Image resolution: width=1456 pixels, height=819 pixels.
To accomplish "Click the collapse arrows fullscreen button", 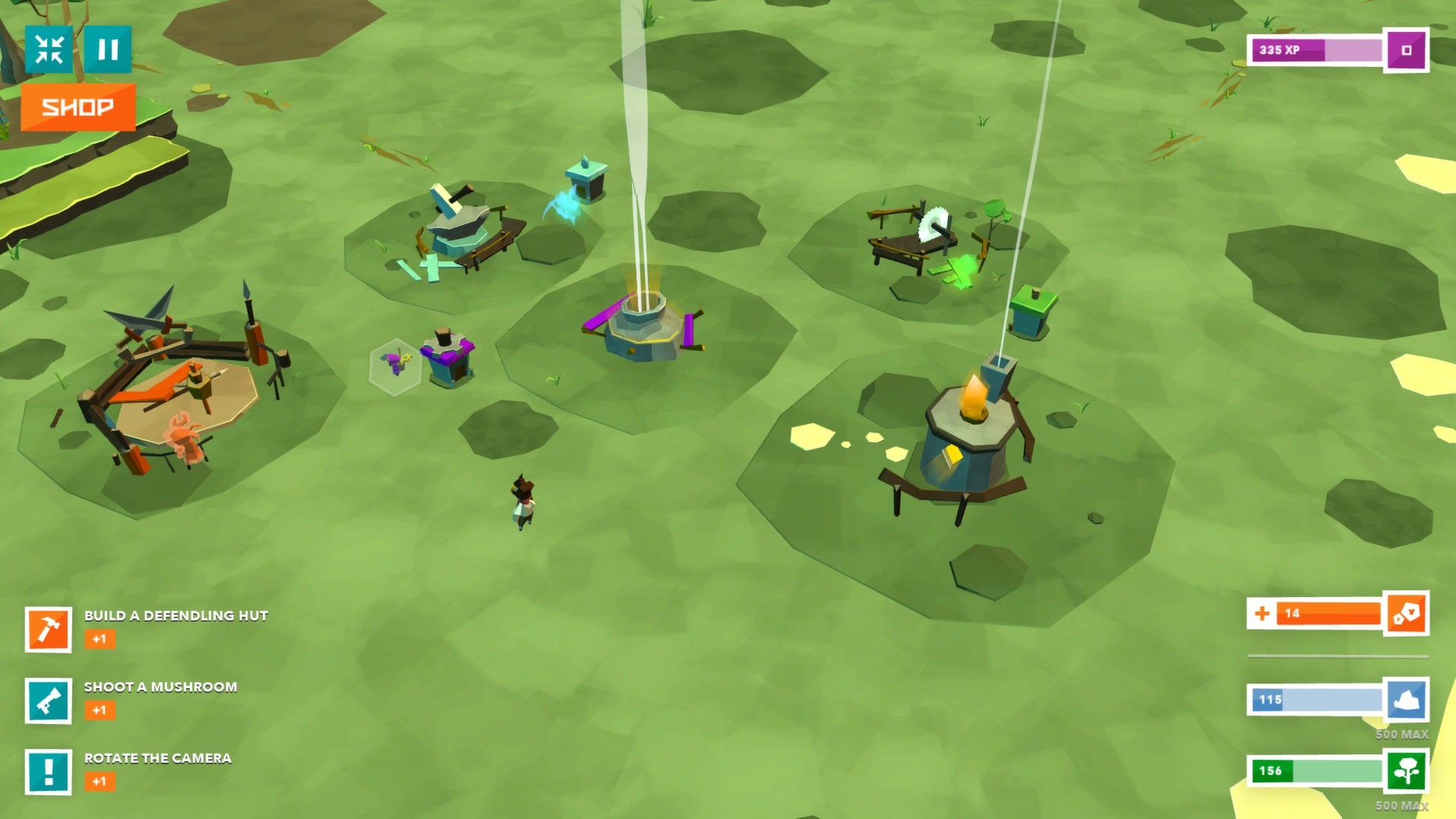I will pos(49,50).
